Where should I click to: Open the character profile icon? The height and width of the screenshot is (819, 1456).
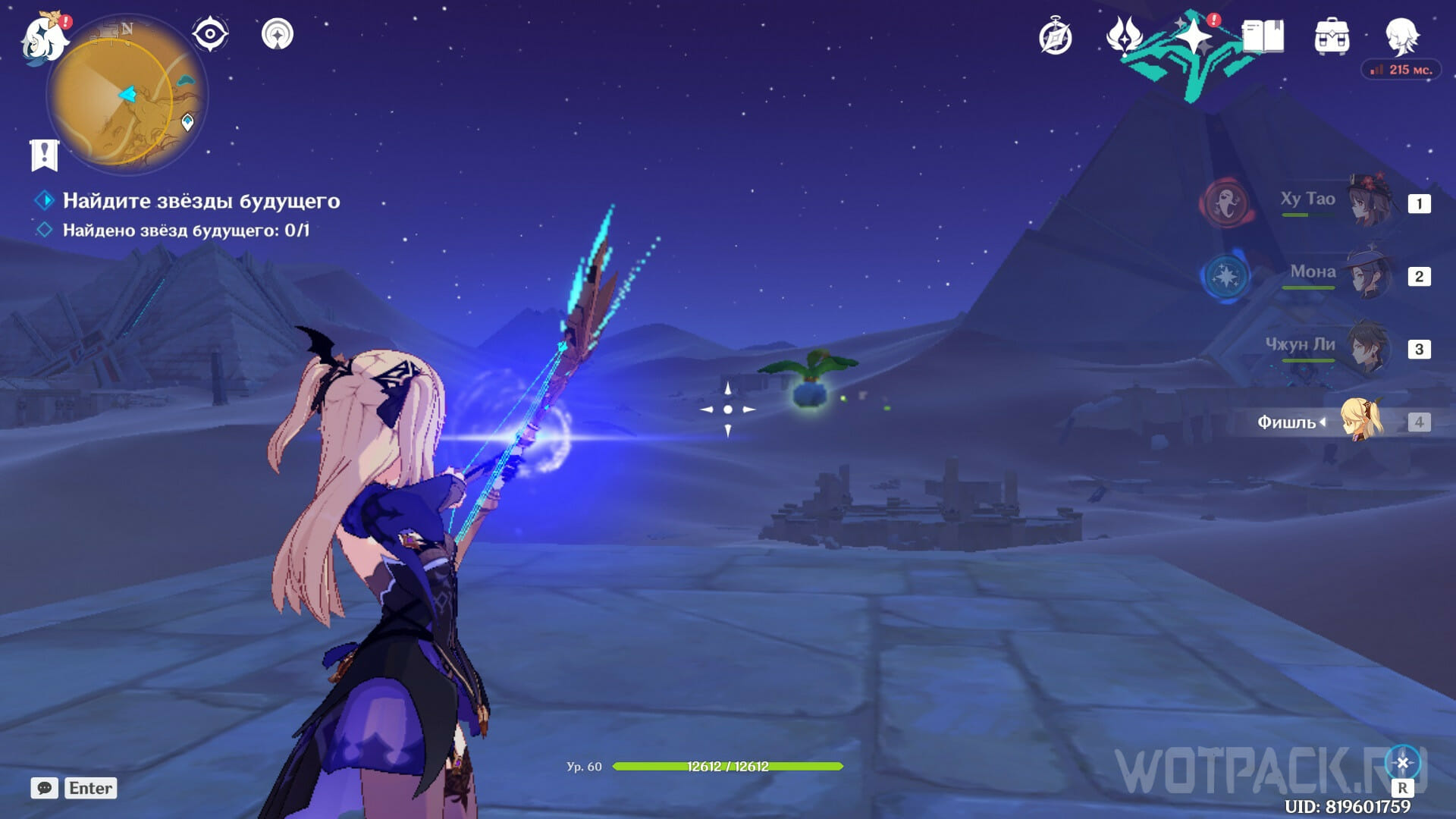[x=1401, y=36]
